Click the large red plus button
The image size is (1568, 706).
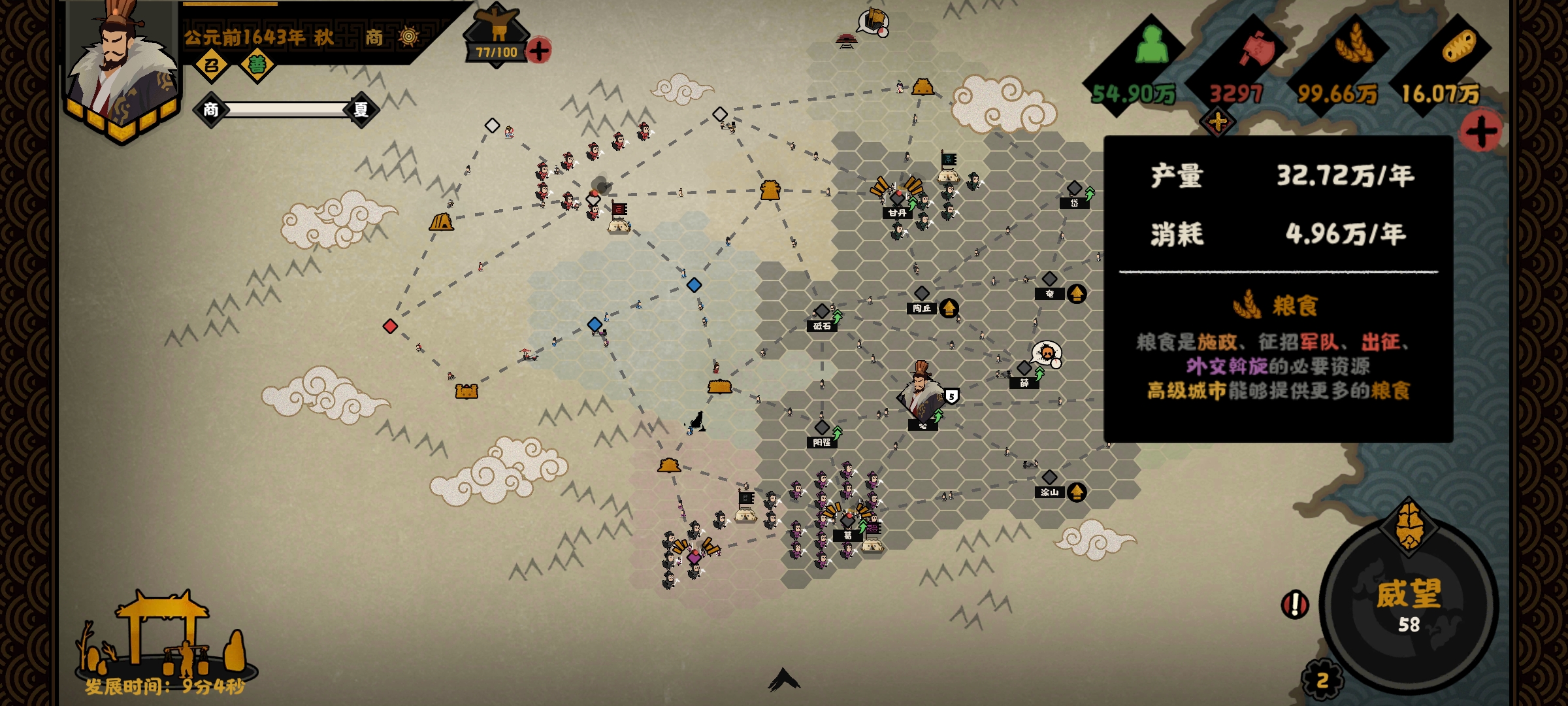tap(1482, 131)
